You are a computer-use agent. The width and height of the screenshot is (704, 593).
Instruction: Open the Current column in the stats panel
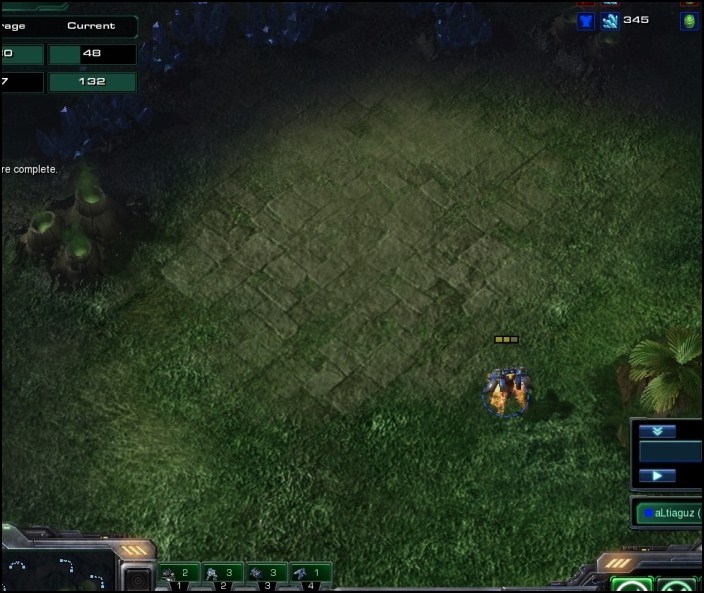pyautogui.click(x=91, y=26)
